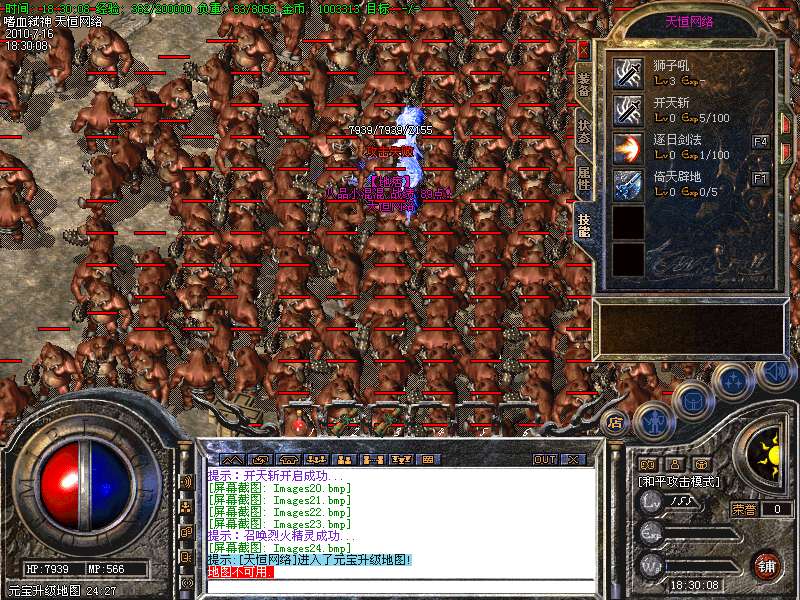This screenshot has width=800, height=600.
Task: Click the red 铺 stall button
Action: pyautogui.click(x=767, y=565)
